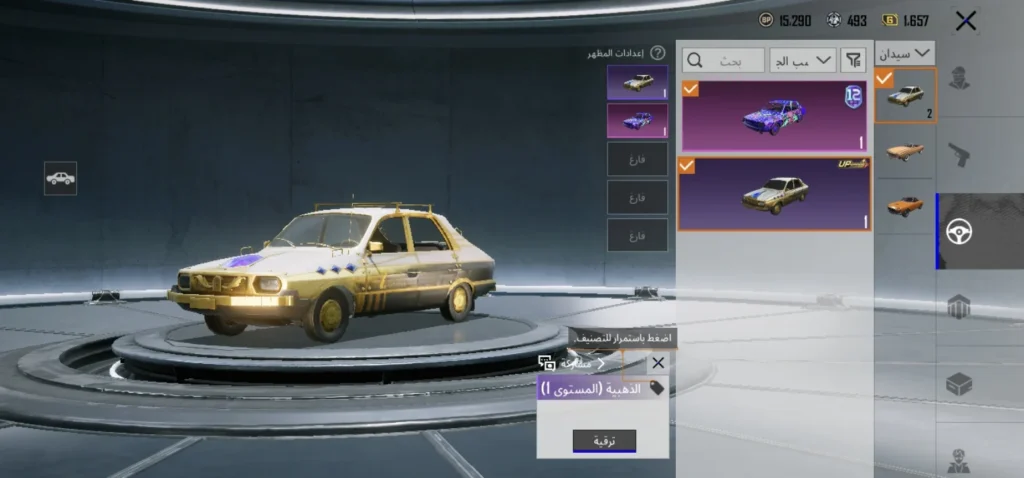The height and width of the screenshot is (478, 1024).
Task: Type in the بحث search field
Action: (x=724, y=60)
